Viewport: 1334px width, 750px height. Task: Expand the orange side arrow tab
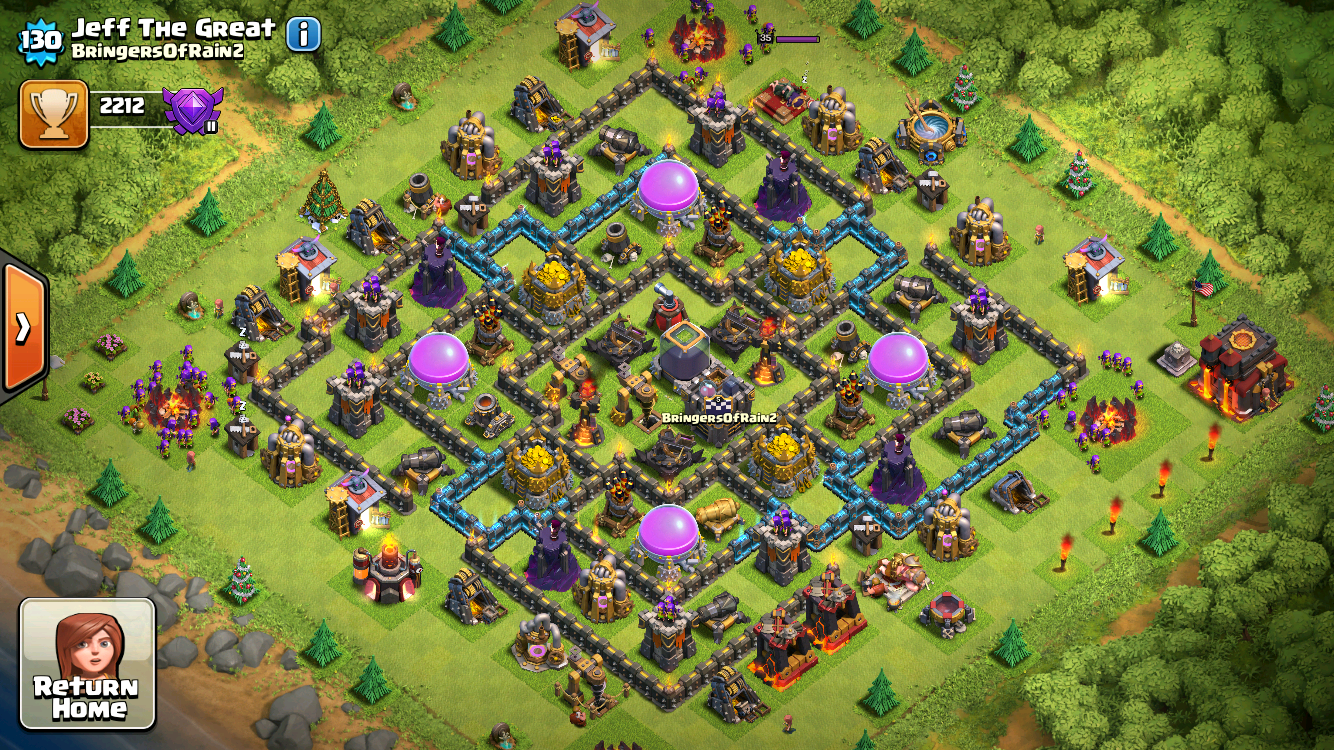22,327
